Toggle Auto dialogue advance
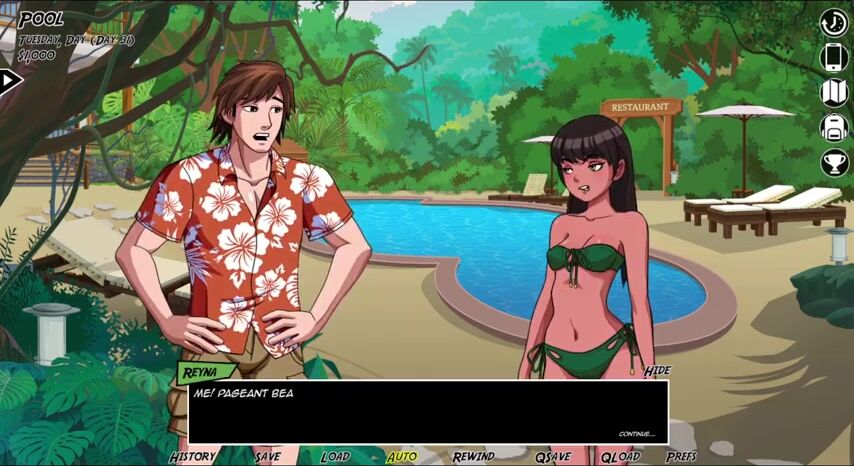The image size is (854, 466). 402,456
